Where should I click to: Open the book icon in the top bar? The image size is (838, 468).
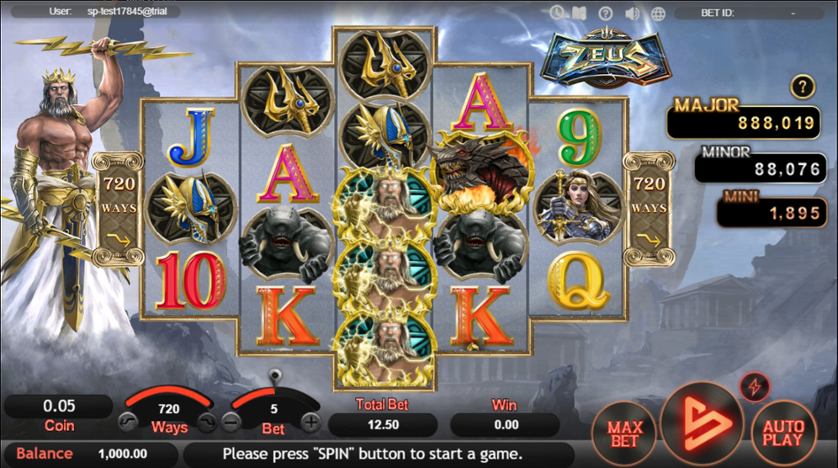(x=579, y=13)
